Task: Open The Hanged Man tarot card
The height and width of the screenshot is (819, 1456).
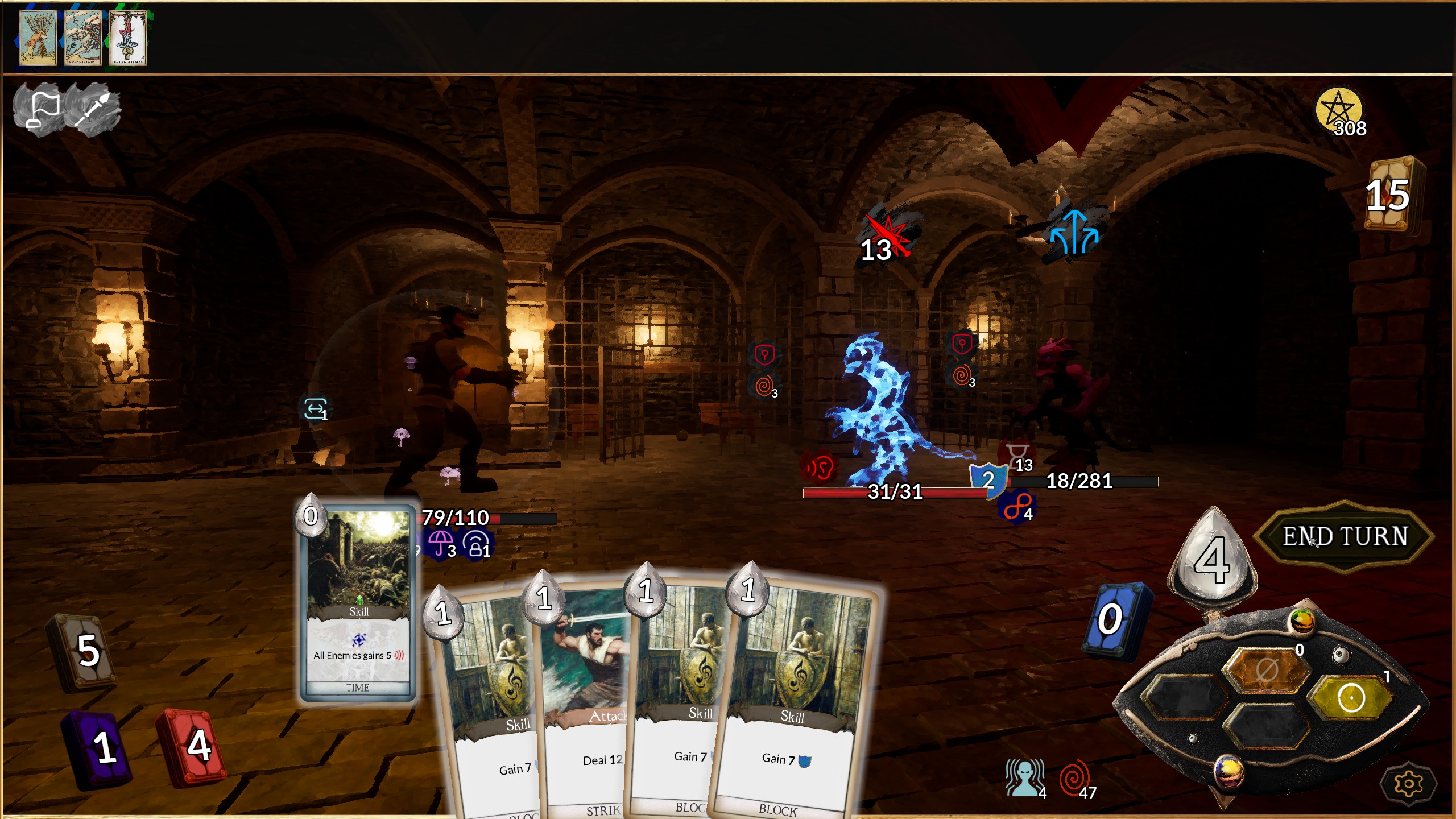Action: pos(128,38)
